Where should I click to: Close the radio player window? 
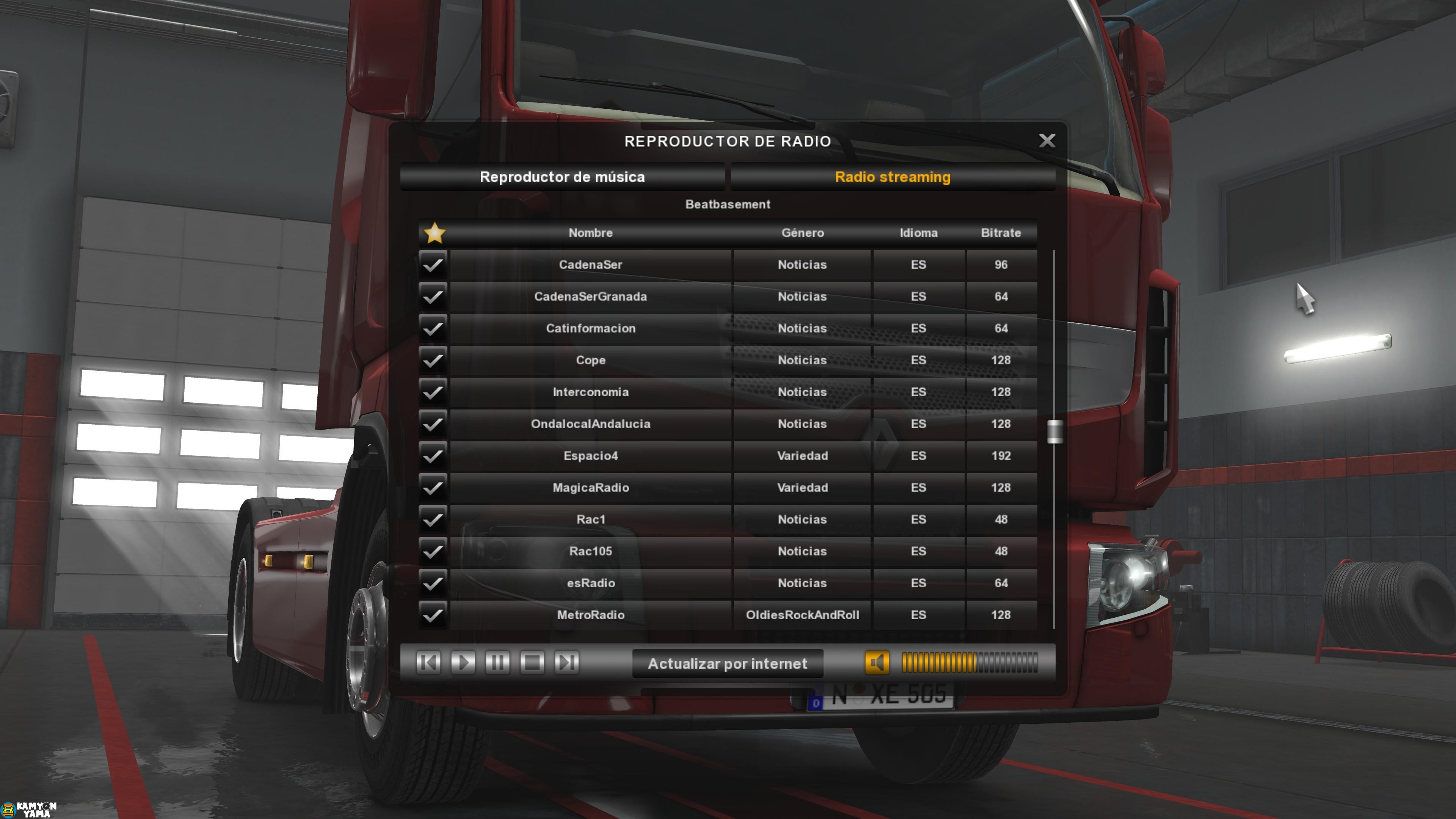(1047, 141)
